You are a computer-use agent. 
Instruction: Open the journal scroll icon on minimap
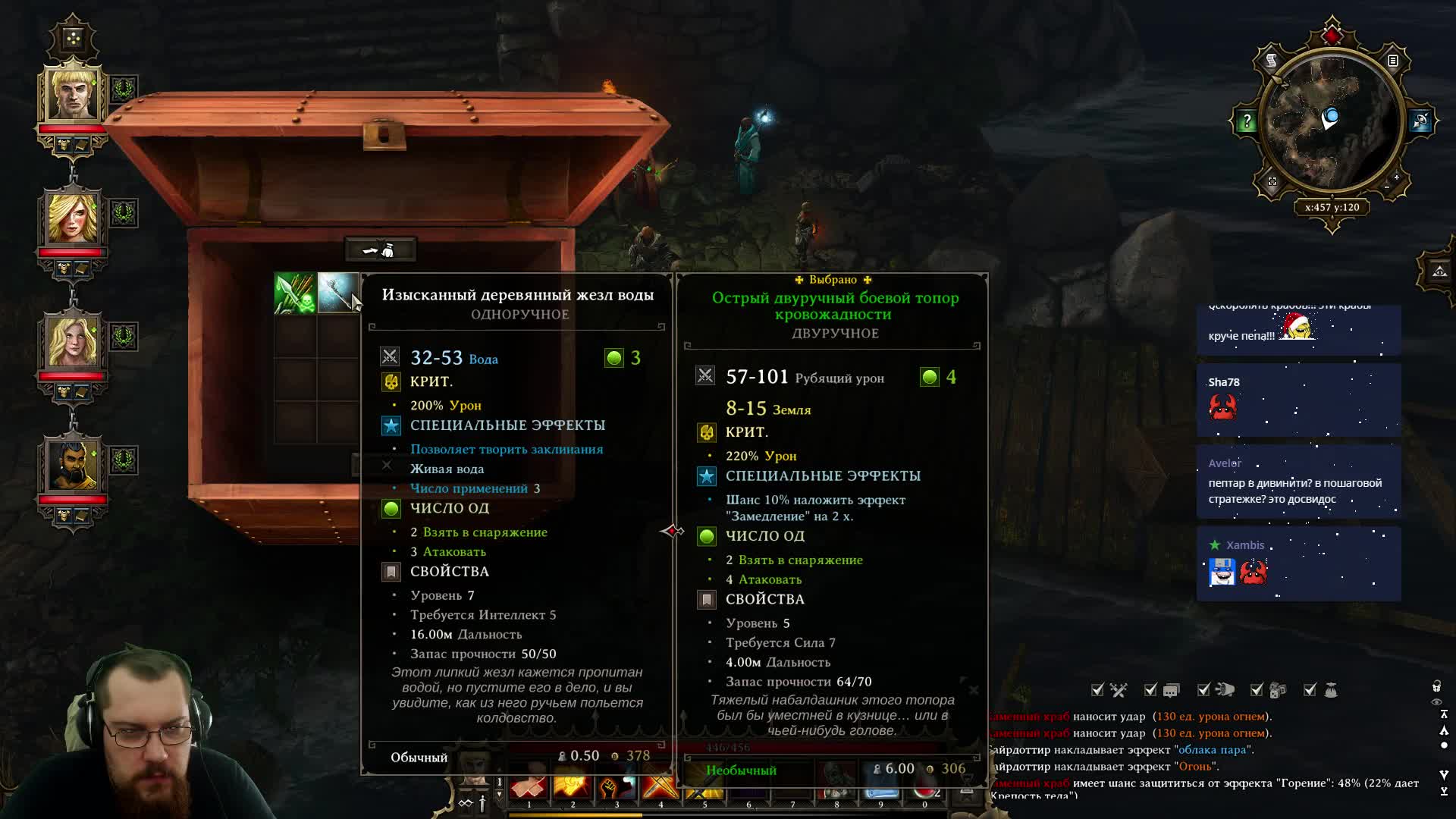click(1272, 60)
